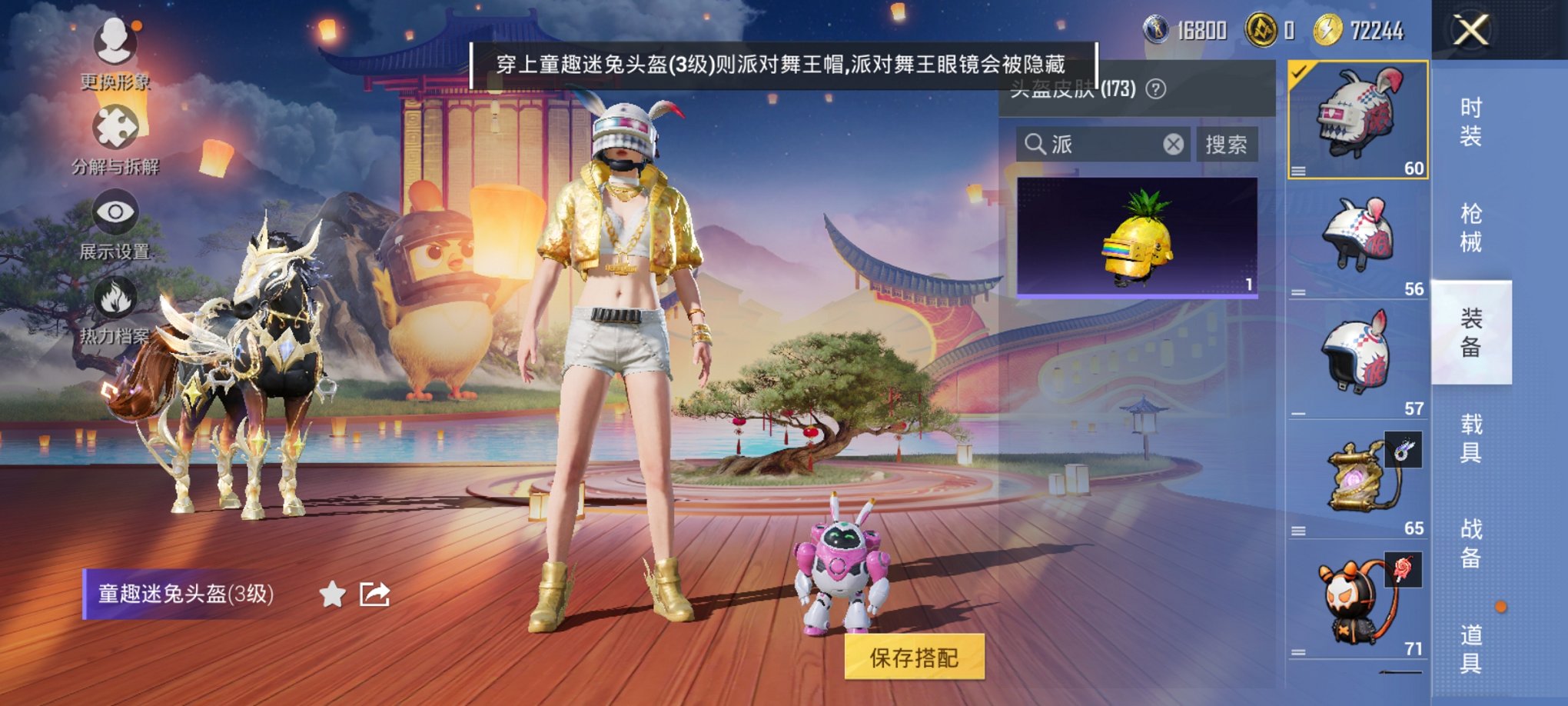Tap the 搜索 search button
Screen dimensions: 1568x706
(x=1227, y=145)
